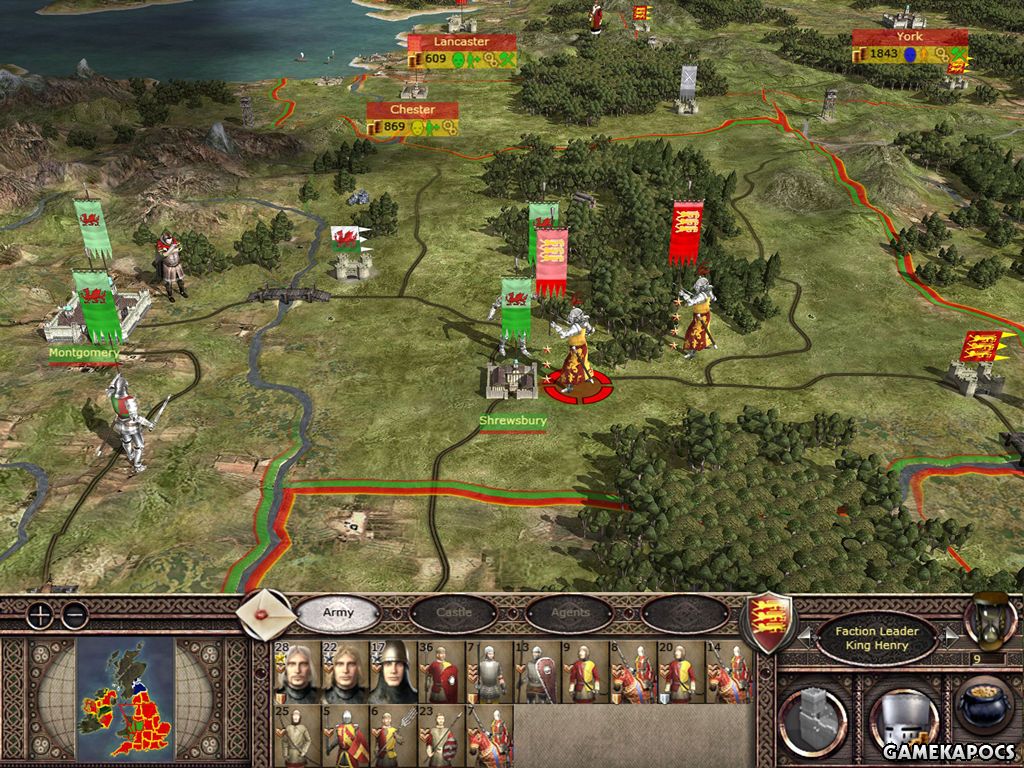
Task: Click the Faction Leader King Henry panel
Action: pyautogui.click(x=877, y=638)
